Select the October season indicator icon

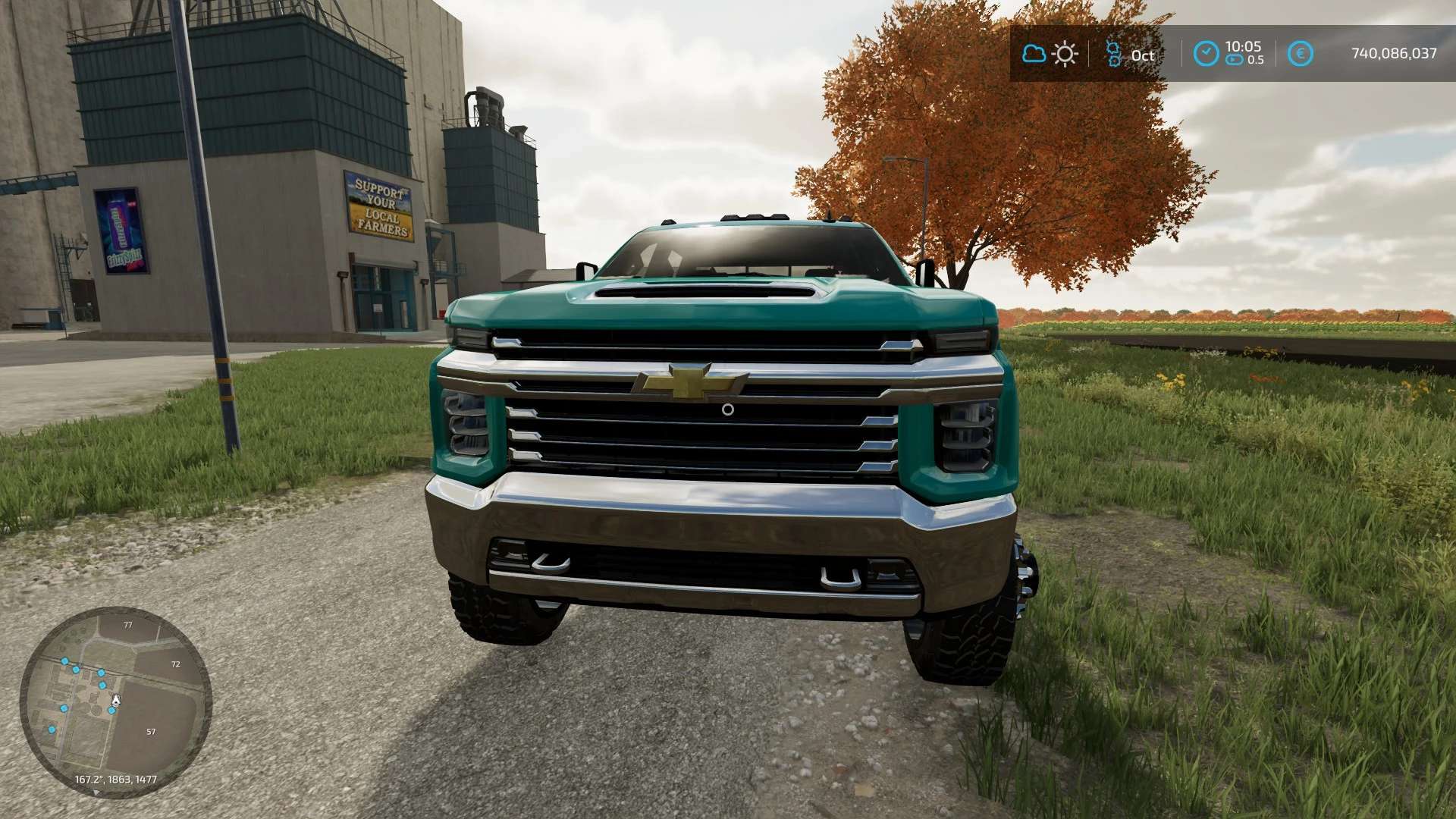click(1113, 54)
